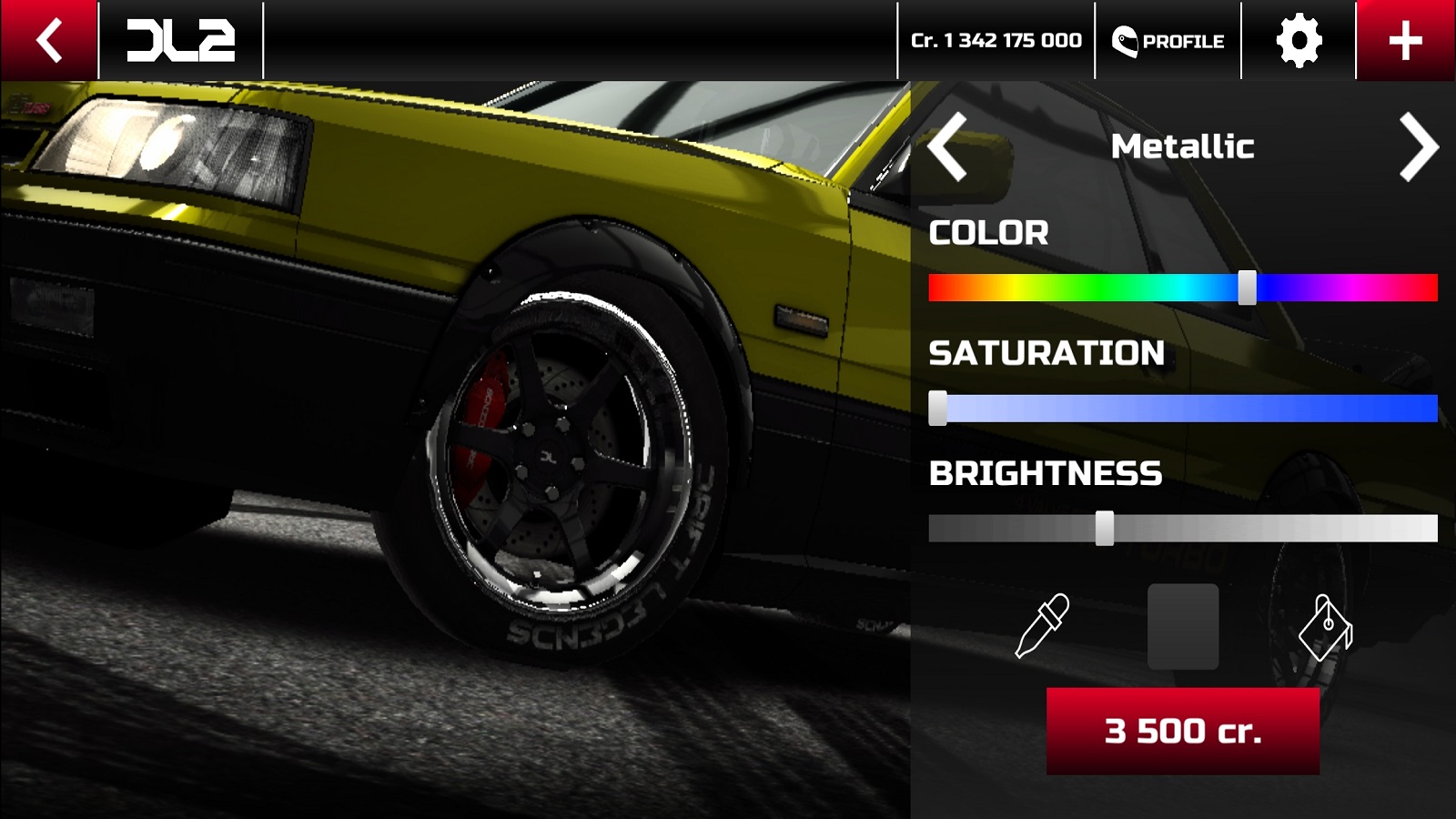The height and width of the screenshot is (819, 1456).
Task: Click the DL2 logo
Action: (180, 41)
